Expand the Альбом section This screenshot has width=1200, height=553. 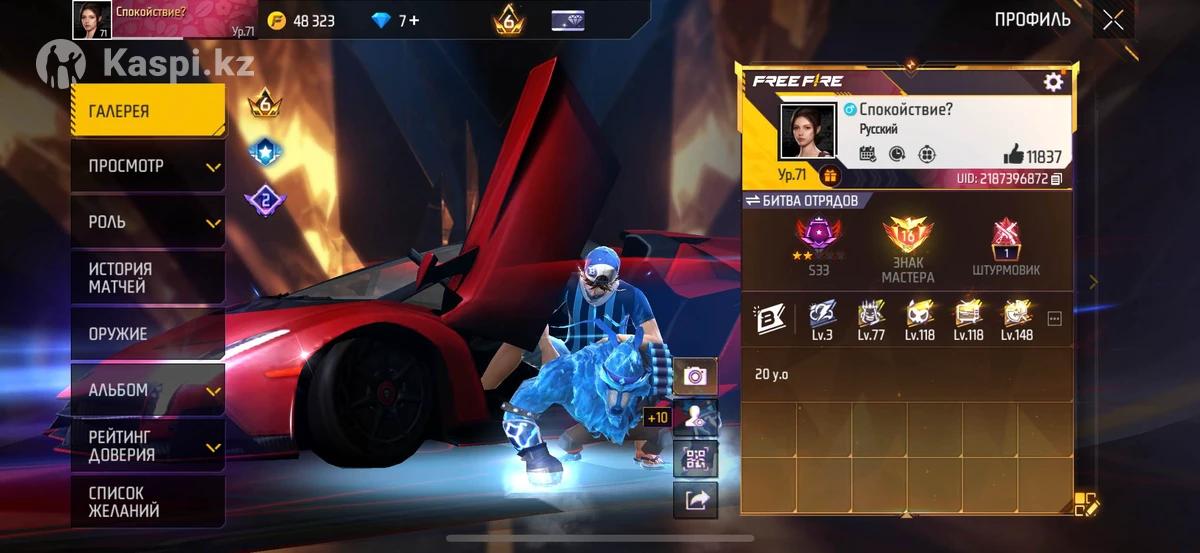pyautogui.click(x=148, y=390)
